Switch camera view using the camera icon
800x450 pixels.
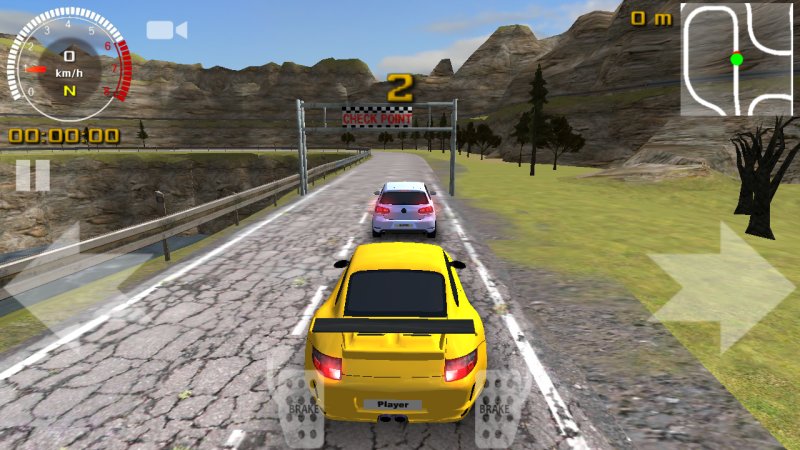click(166, 30)
